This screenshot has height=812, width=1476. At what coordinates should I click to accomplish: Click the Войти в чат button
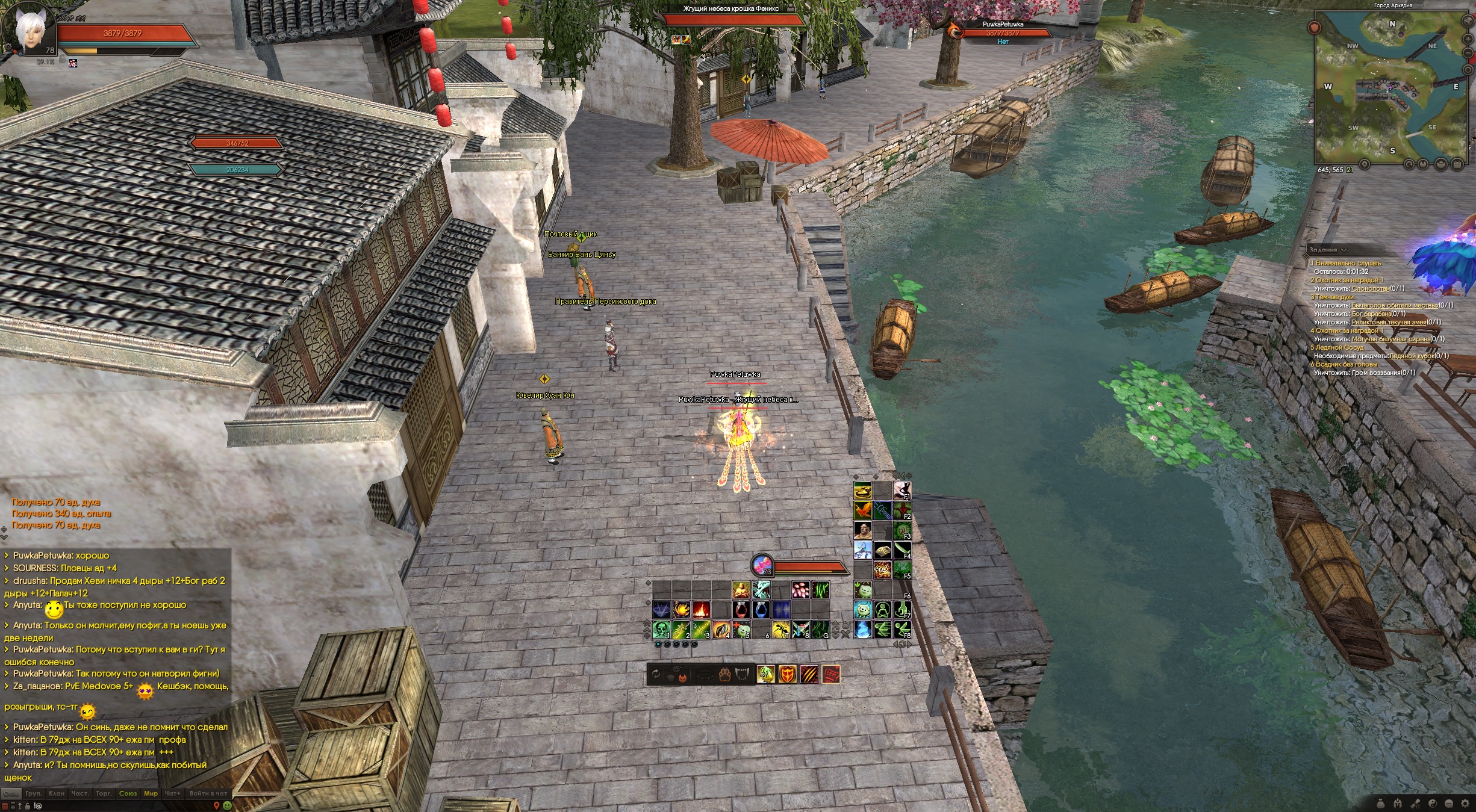click(x=208, y=793)
